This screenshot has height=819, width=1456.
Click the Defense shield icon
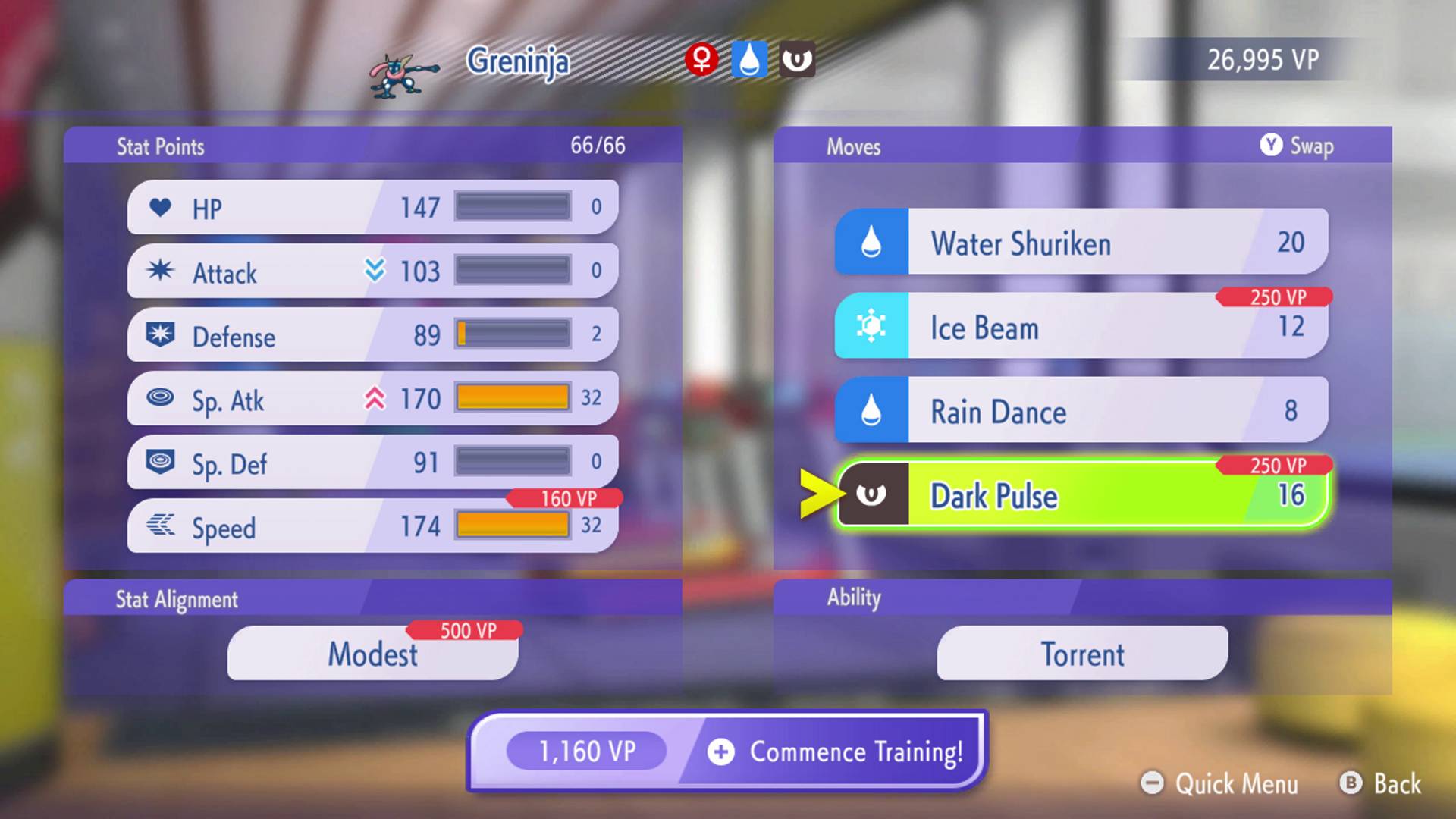coord(161,335)
